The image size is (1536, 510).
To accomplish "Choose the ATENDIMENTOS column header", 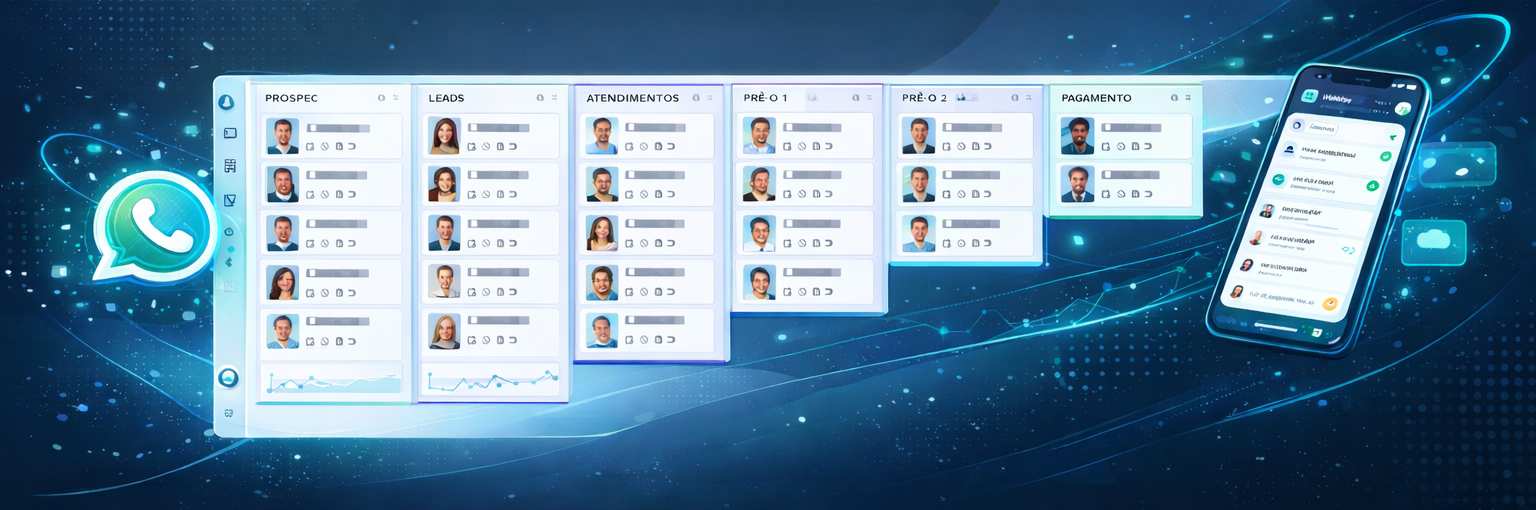I will coord(633,98).
